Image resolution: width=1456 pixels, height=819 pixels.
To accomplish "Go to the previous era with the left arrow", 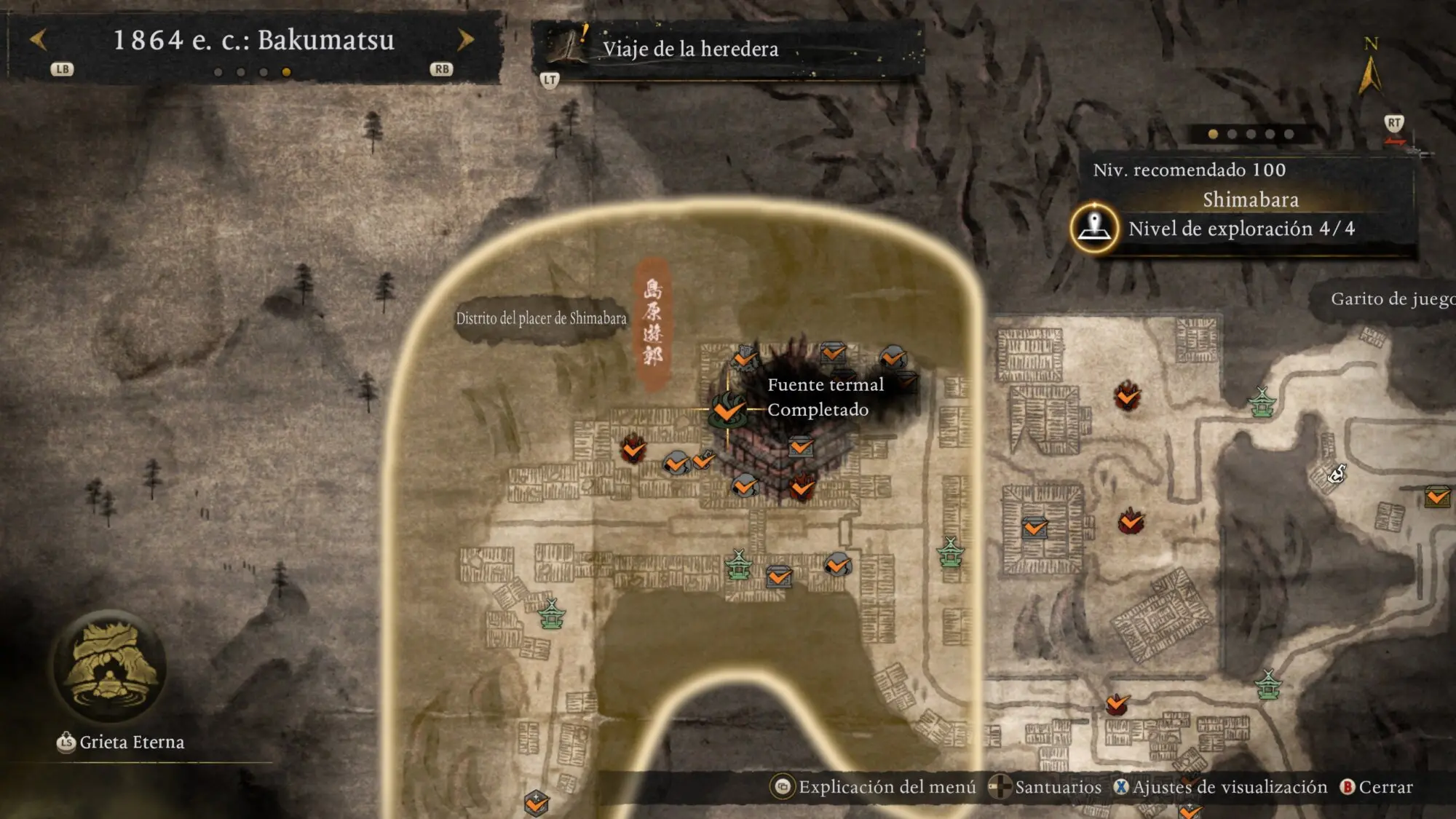I will tap(39, 40).
